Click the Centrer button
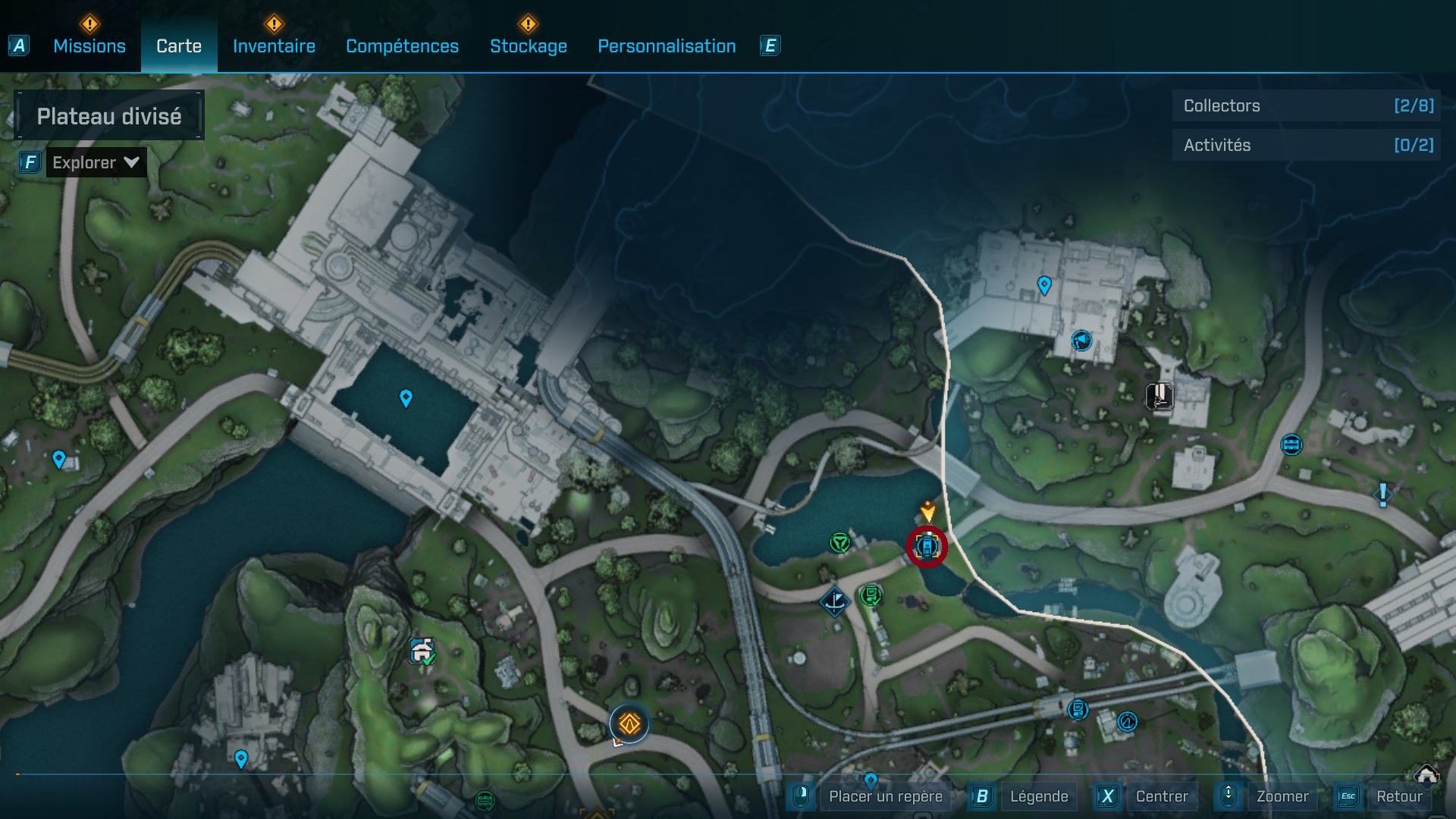The image size is (1456, 819). click(1162, 796)
